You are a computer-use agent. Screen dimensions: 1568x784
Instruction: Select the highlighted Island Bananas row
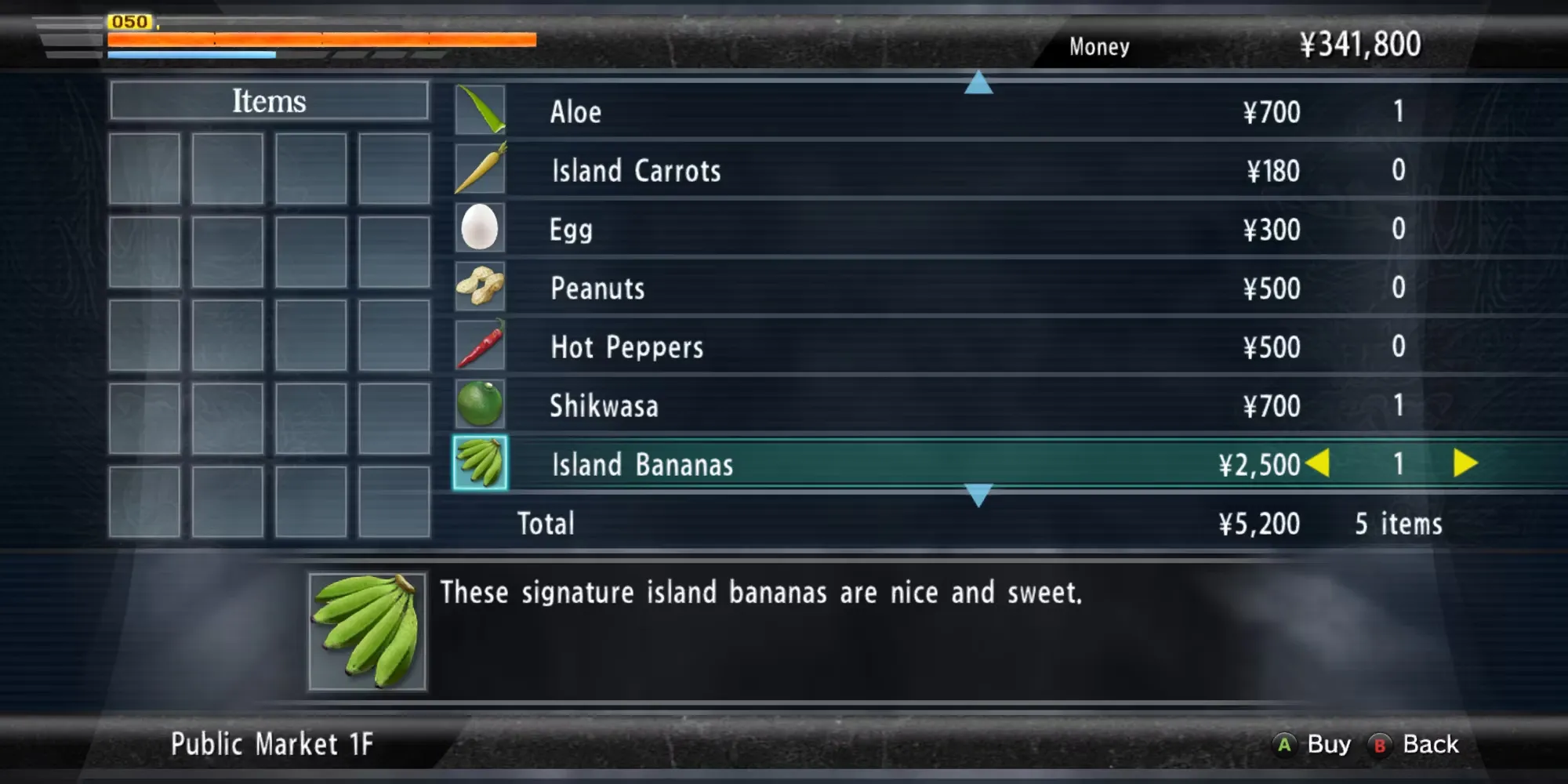click(x=862, y=464)
